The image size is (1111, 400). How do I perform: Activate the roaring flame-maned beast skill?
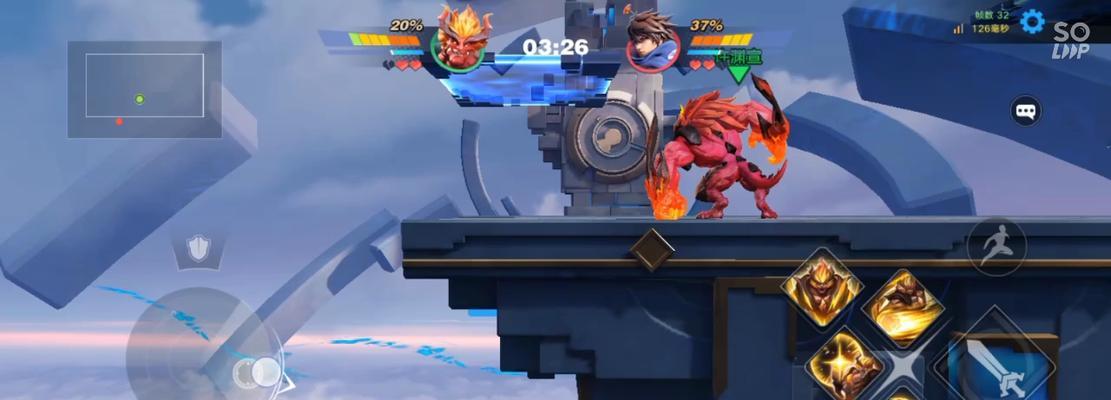tap(822, 288)
